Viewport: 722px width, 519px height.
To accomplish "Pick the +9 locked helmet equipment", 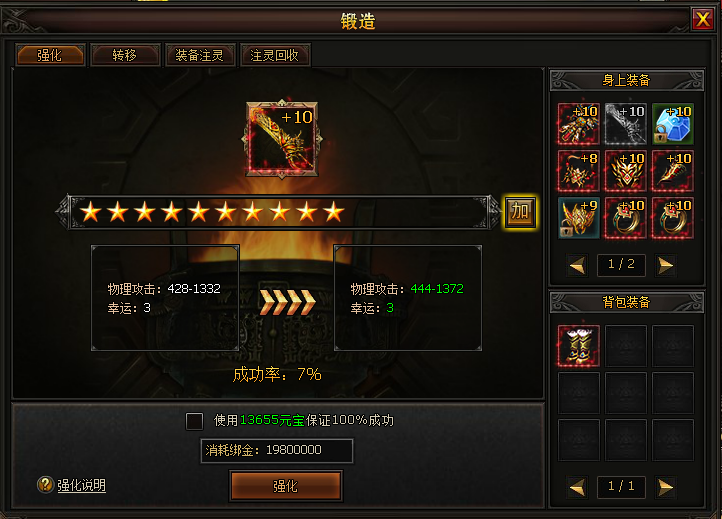I will click(x=579, y=217).
